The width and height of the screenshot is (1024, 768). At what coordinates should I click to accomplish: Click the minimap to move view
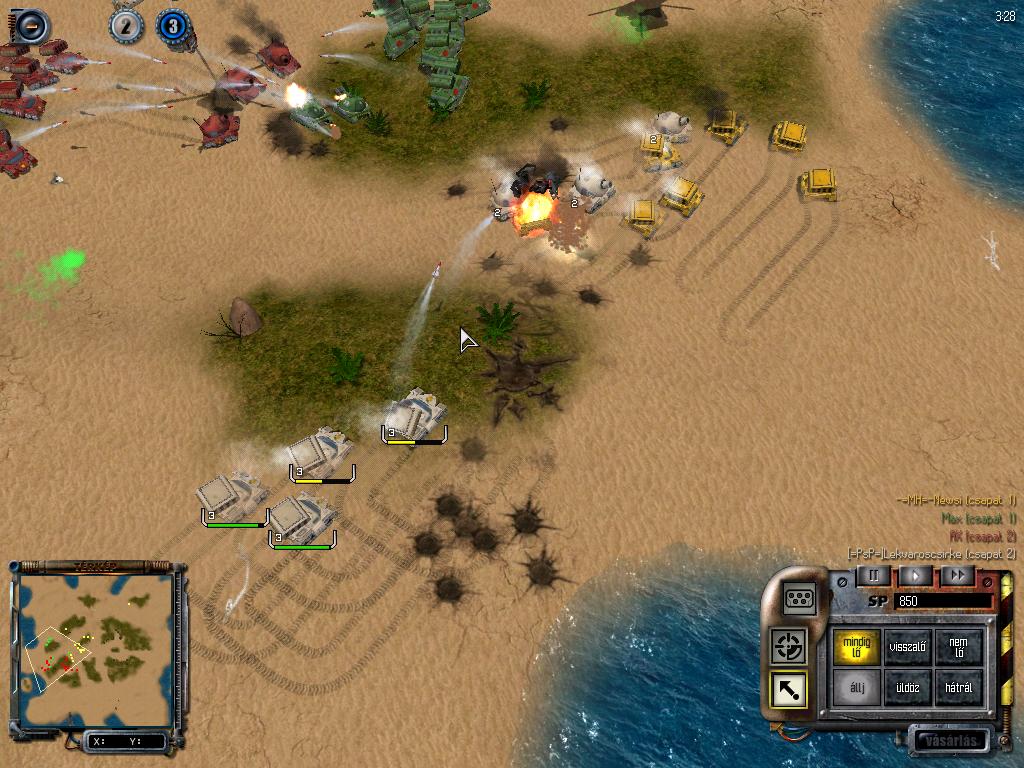pos(95,650)
